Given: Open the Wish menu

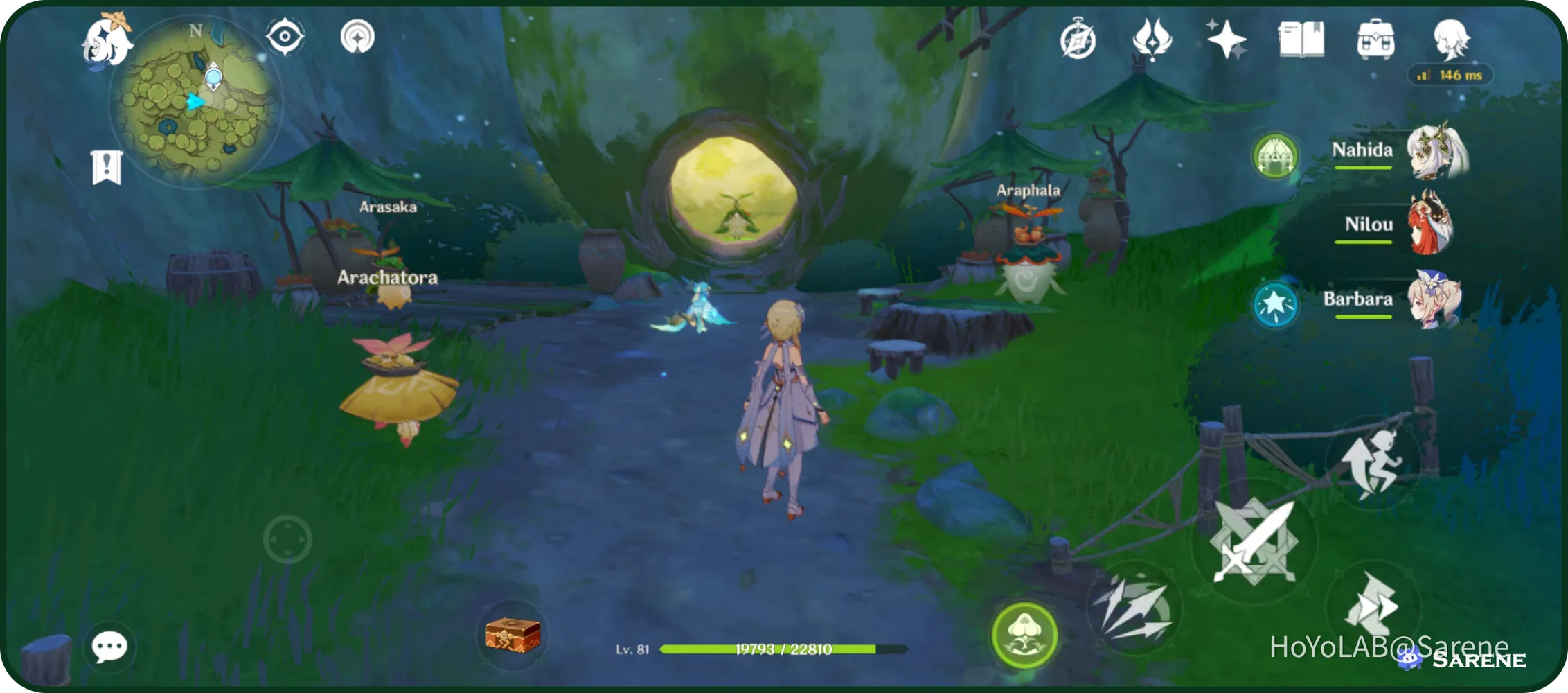Looking at the screenshot, I should [x=1226, y=40].
